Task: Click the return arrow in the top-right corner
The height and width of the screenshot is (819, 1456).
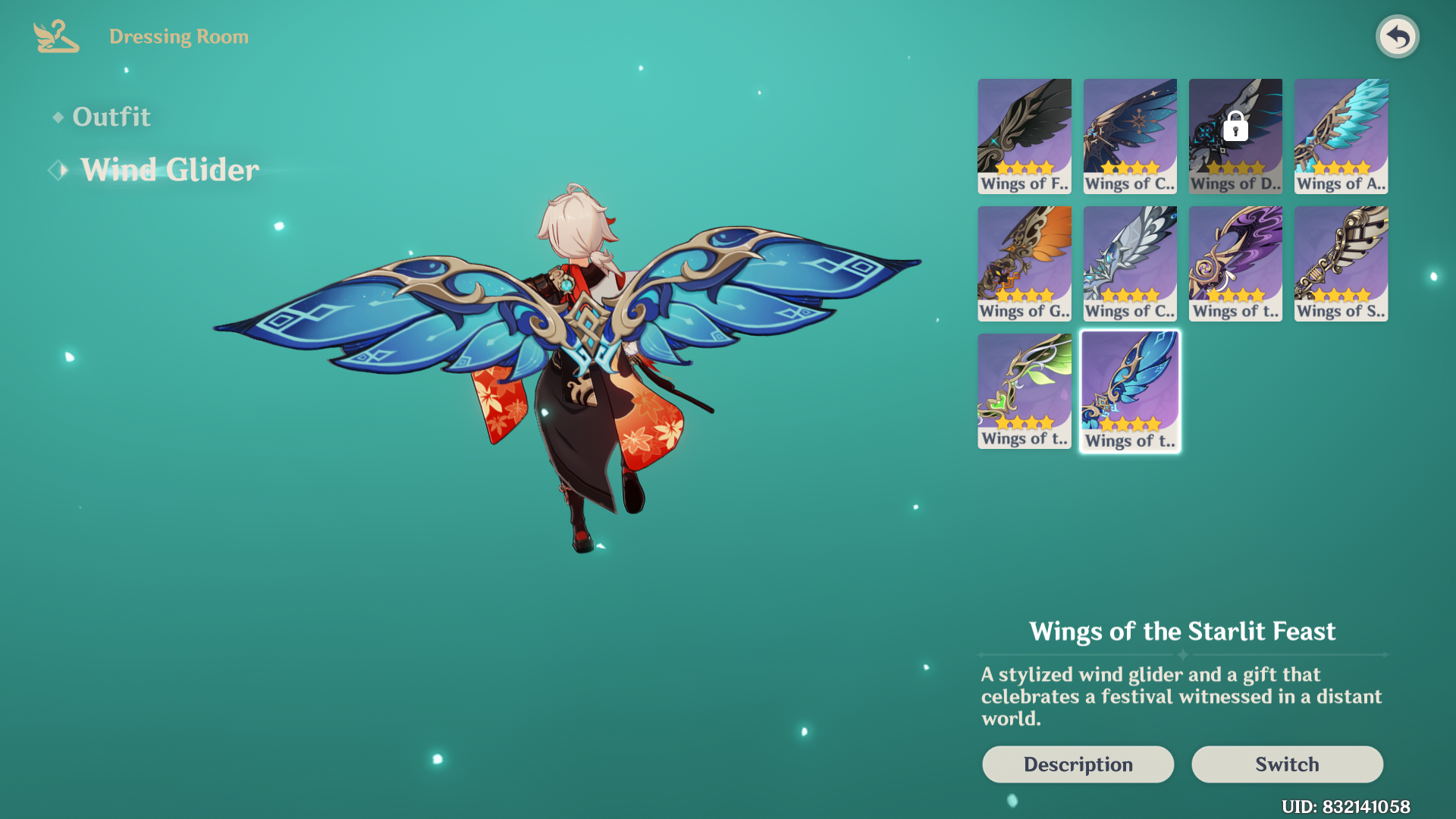Action: [1398, 36]
